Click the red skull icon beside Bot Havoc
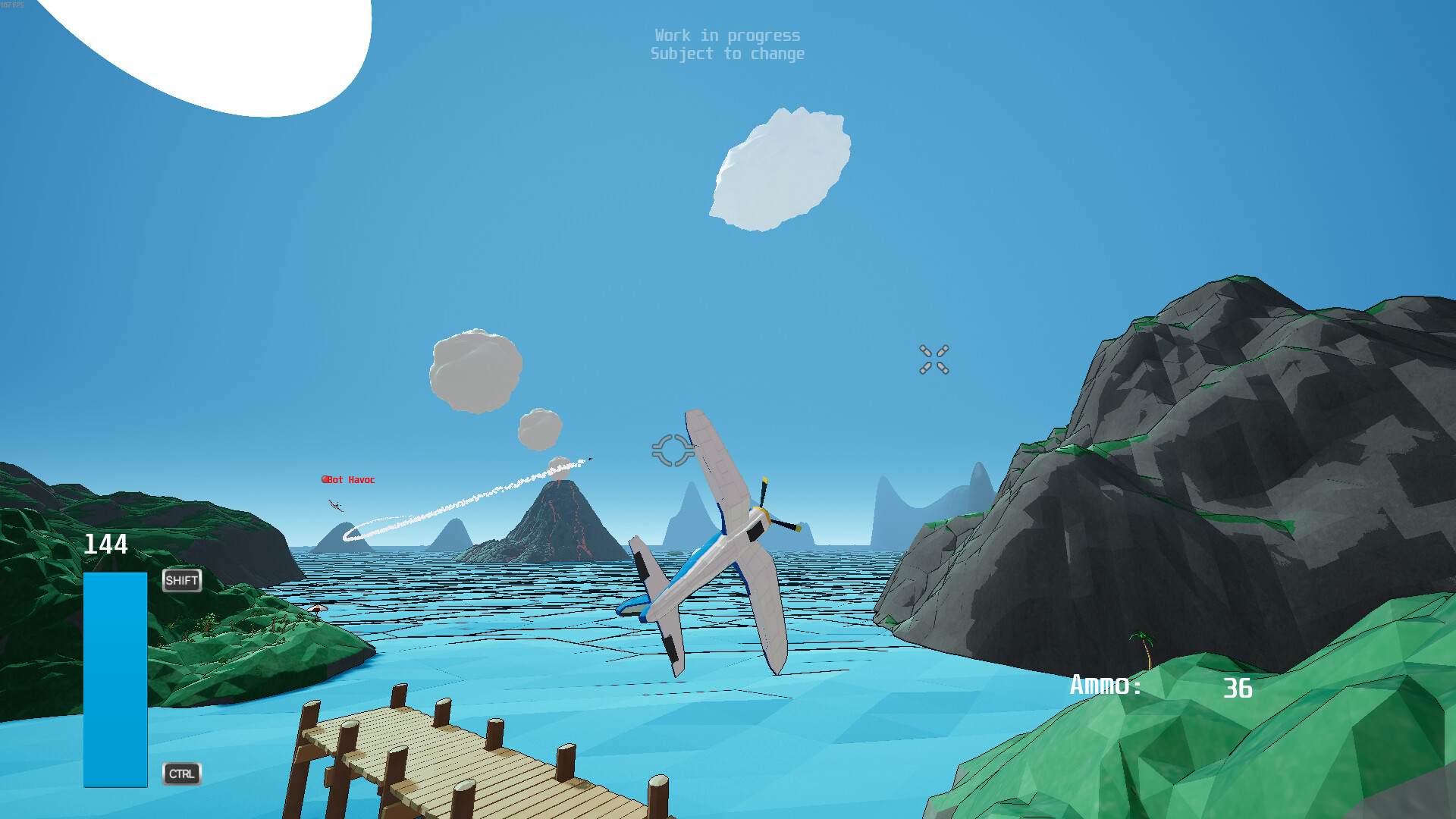 point(324,479)
